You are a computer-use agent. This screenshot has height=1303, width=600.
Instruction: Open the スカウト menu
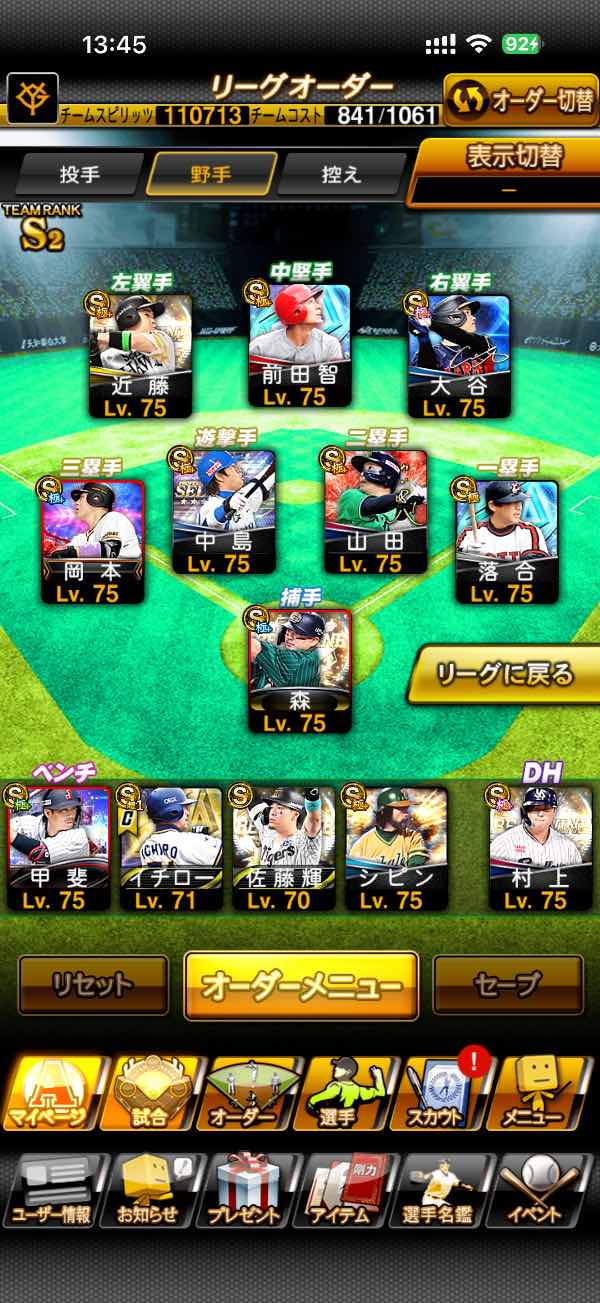point(442,1092)
